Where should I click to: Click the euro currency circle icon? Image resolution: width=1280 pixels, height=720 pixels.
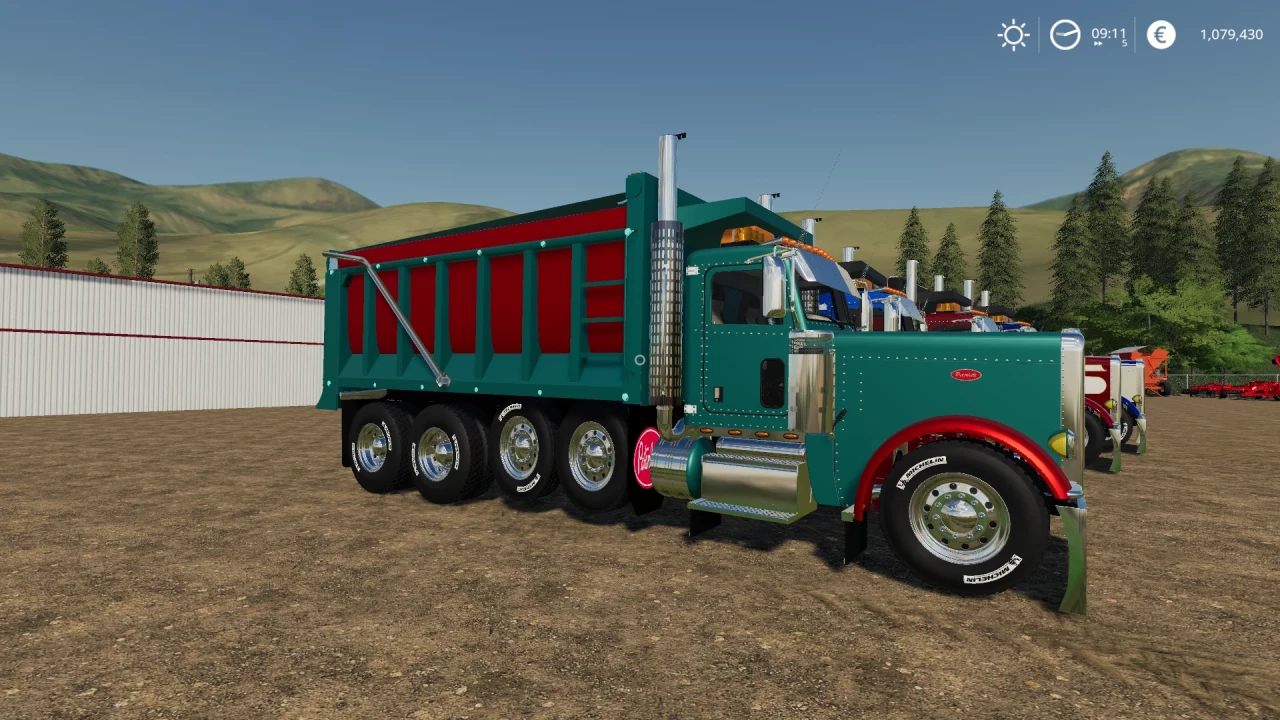pos(1159,35)
